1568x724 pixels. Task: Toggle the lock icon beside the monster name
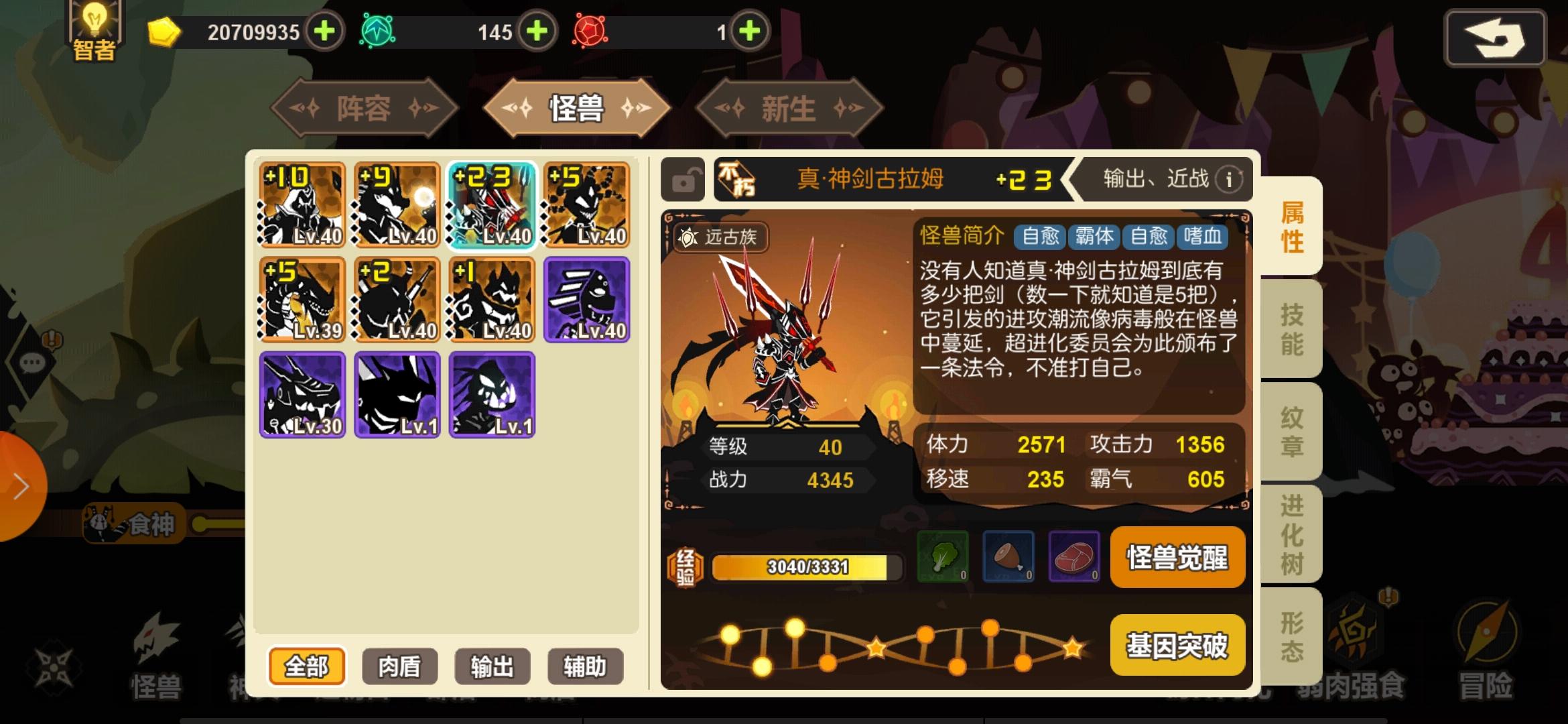tap(683, 180)
